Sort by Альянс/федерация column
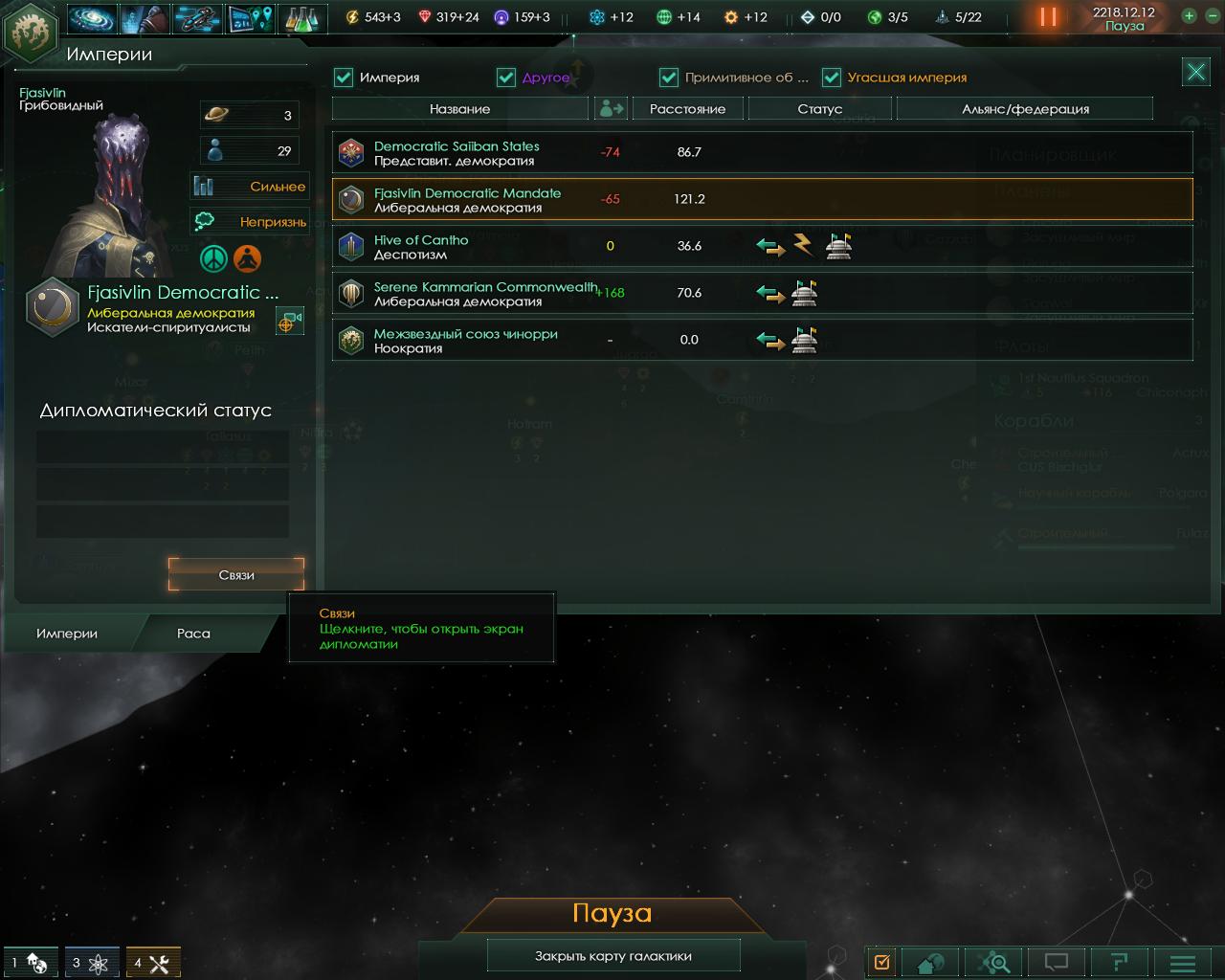This screenshot has height=980, width=1225. click(1024, 109)
